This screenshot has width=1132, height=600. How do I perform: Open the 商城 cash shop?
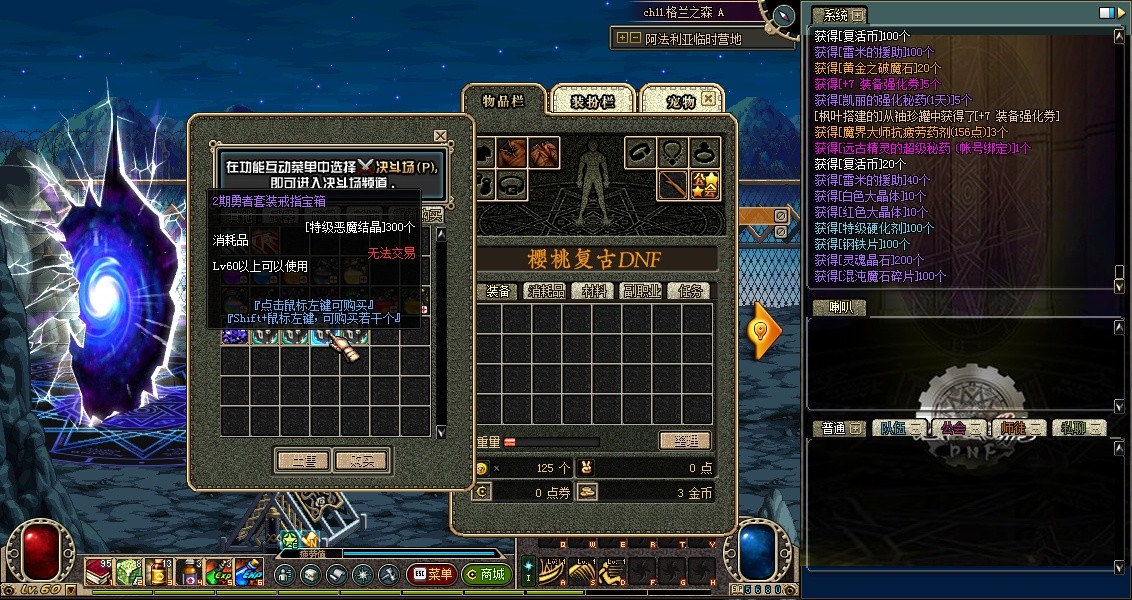pyautogui.click(x=487, y=575)
